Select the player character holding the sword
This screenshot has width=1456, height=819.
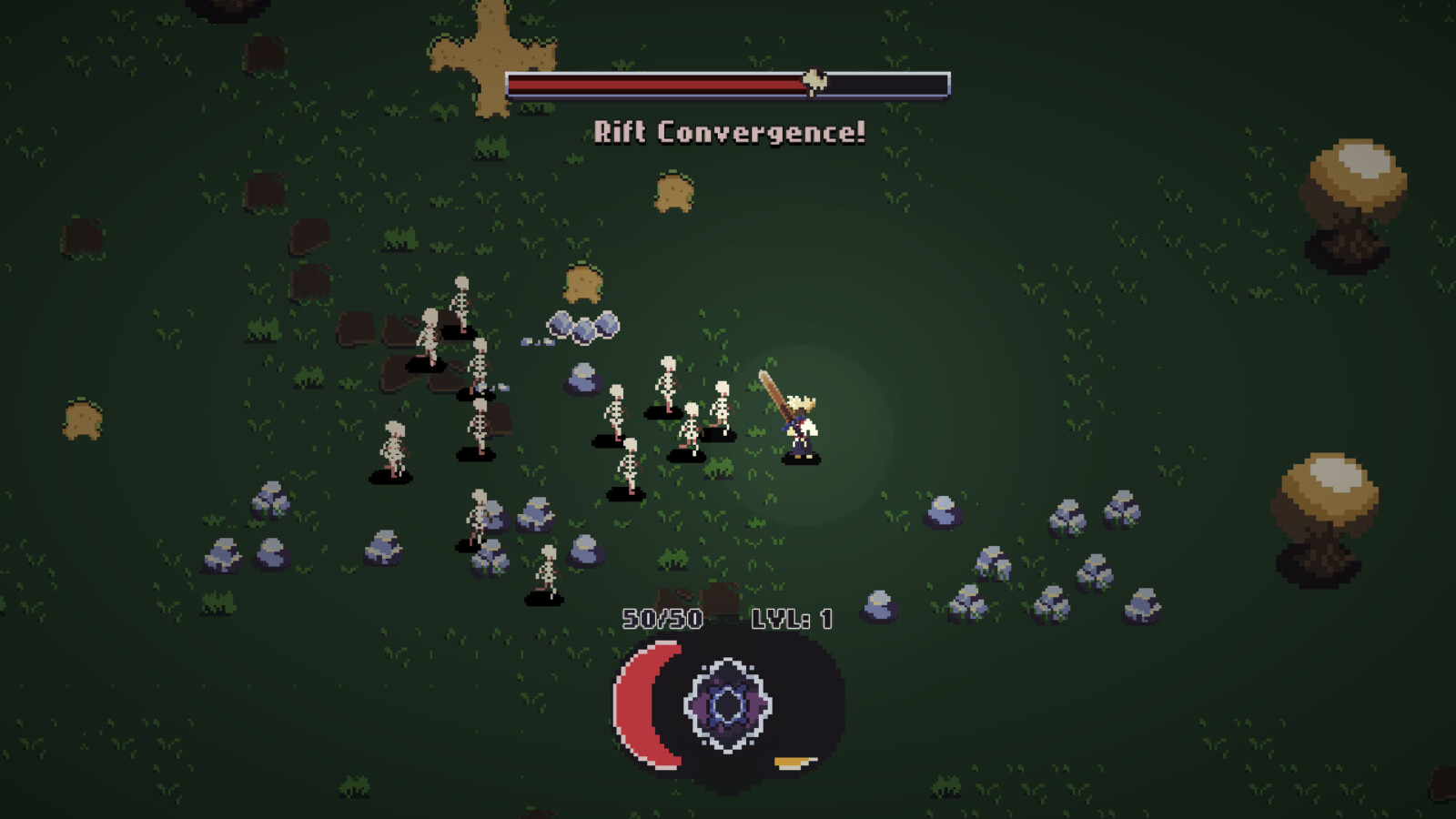pos(801,428)
